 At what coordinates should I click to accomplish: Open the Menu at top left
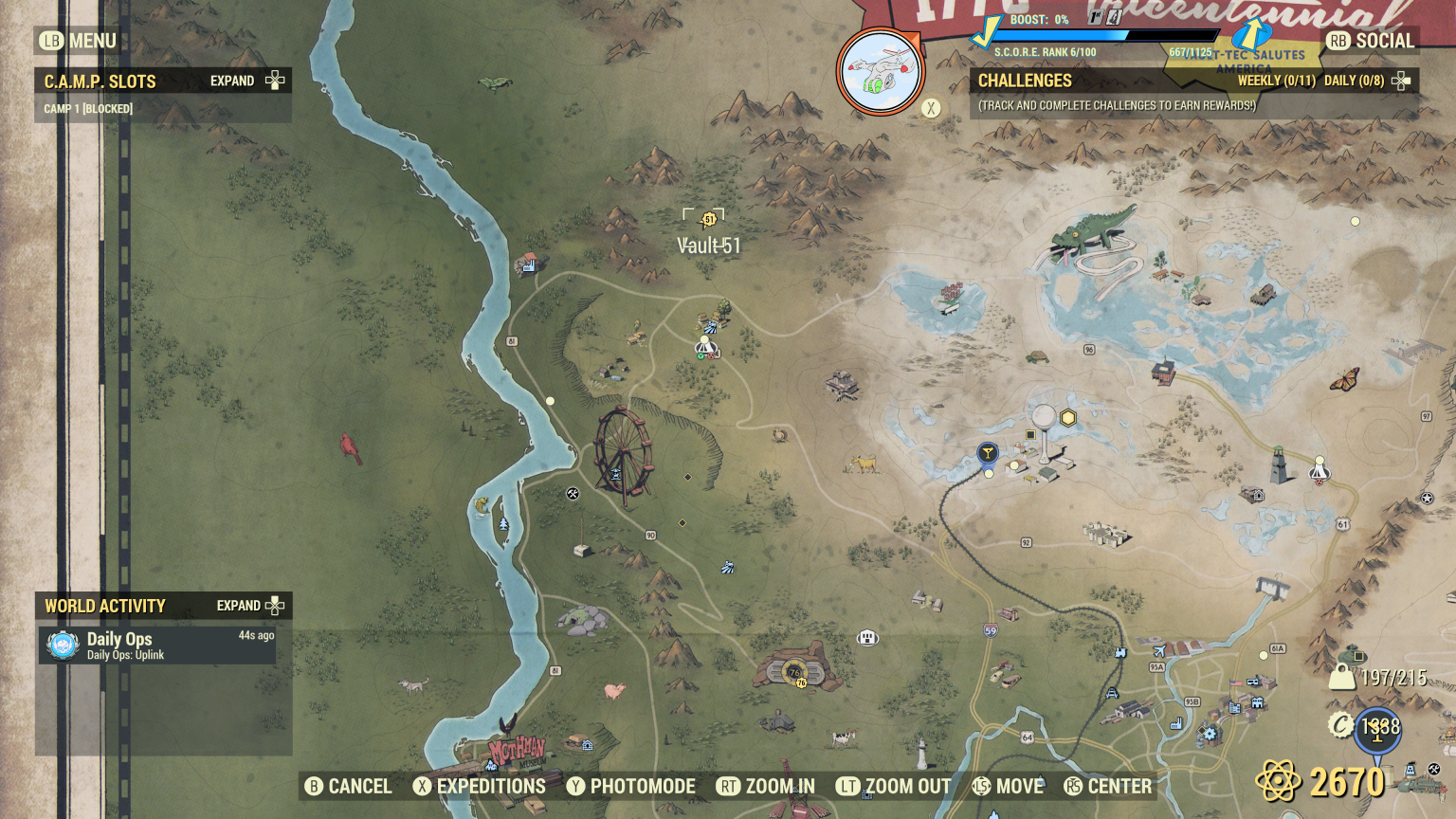point(78,41)
